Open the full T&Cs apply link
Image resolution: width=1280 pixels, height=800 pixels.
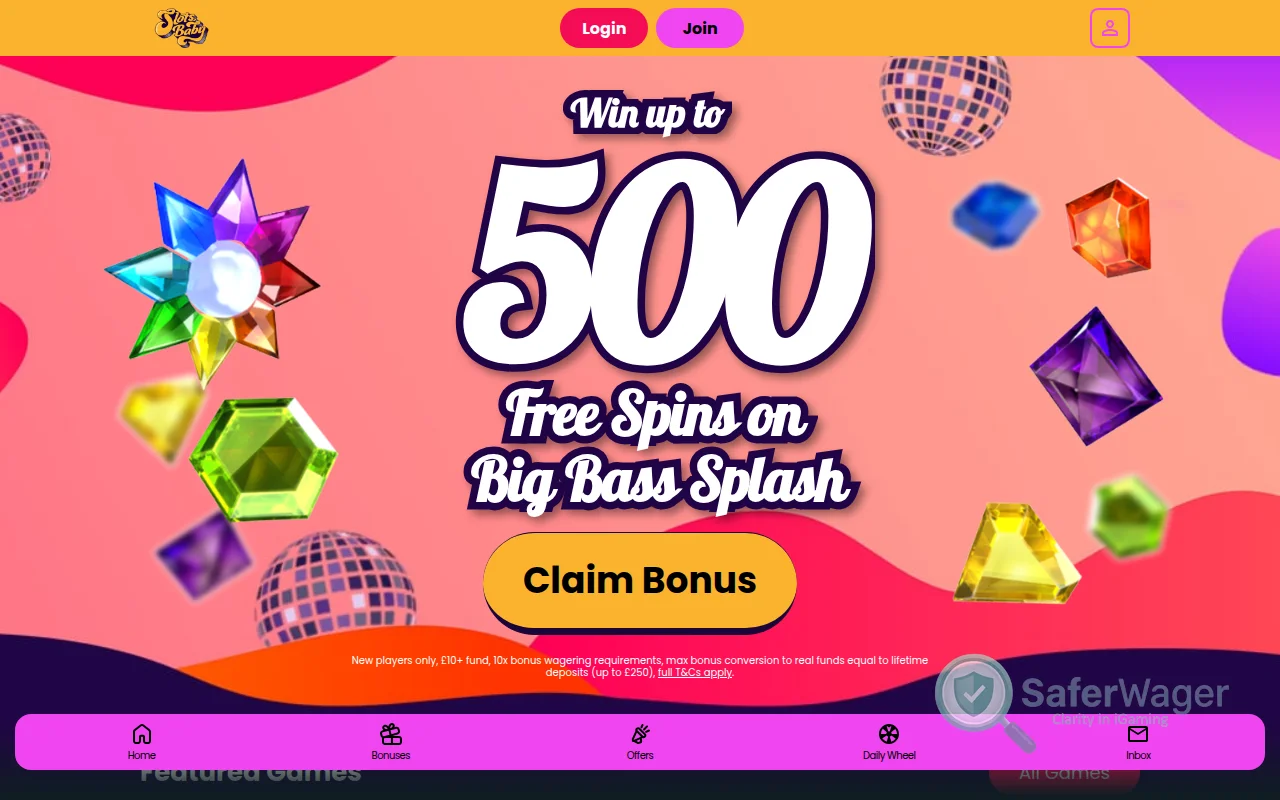point(693,673)
